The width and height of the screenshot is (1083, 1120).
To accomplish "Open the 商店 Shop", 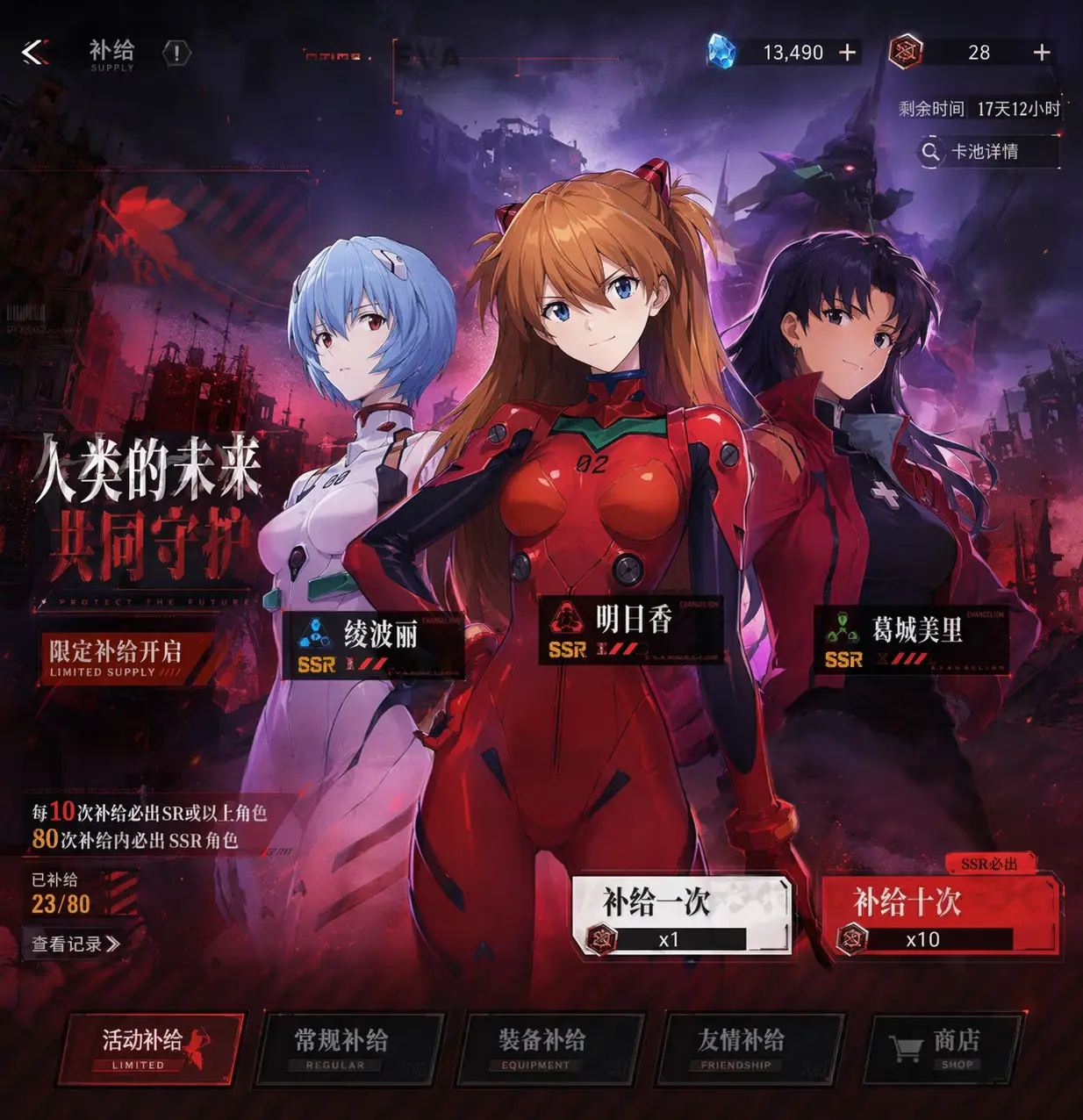I will (942, 1048).
